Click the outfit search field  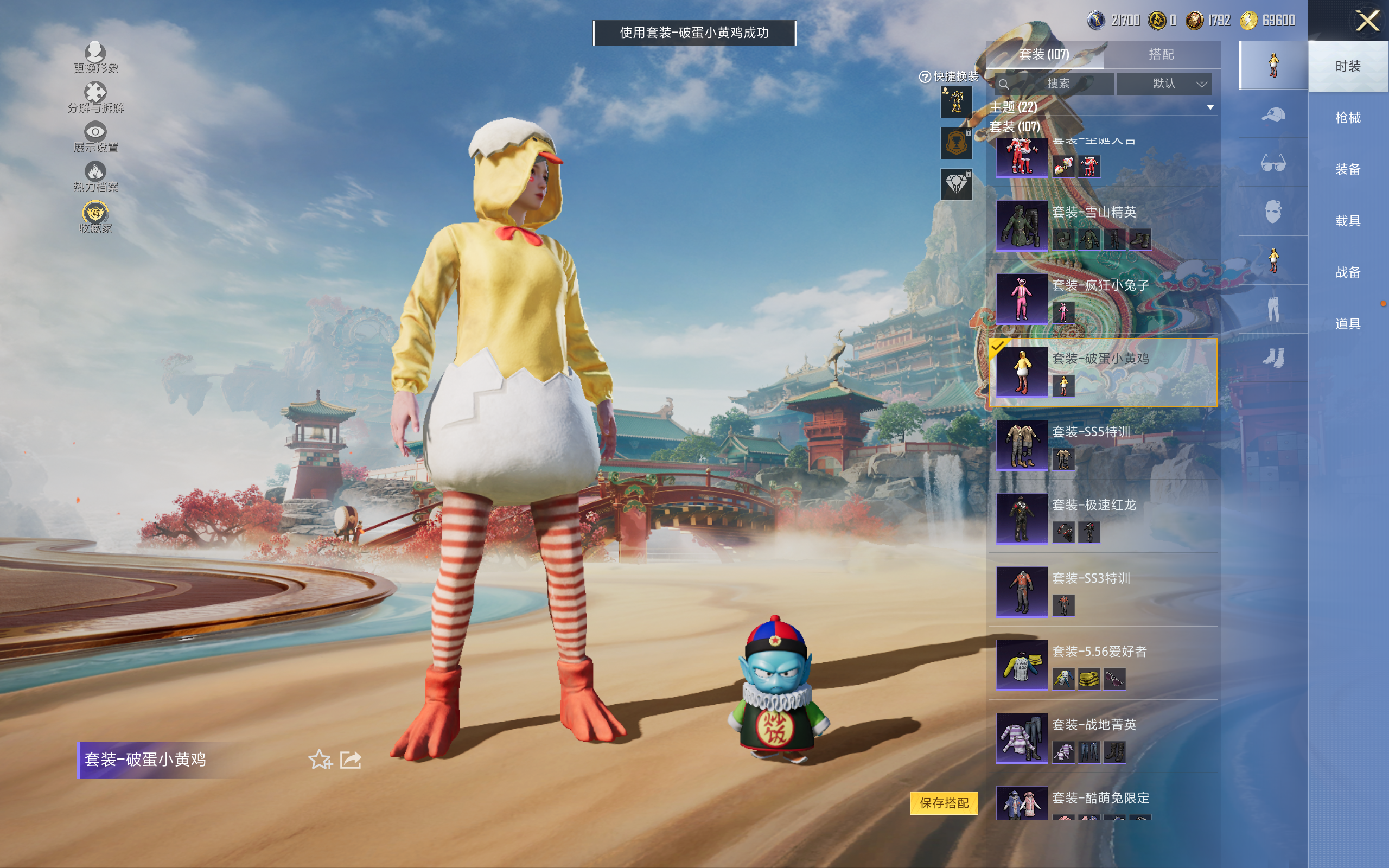(1056, 84)
